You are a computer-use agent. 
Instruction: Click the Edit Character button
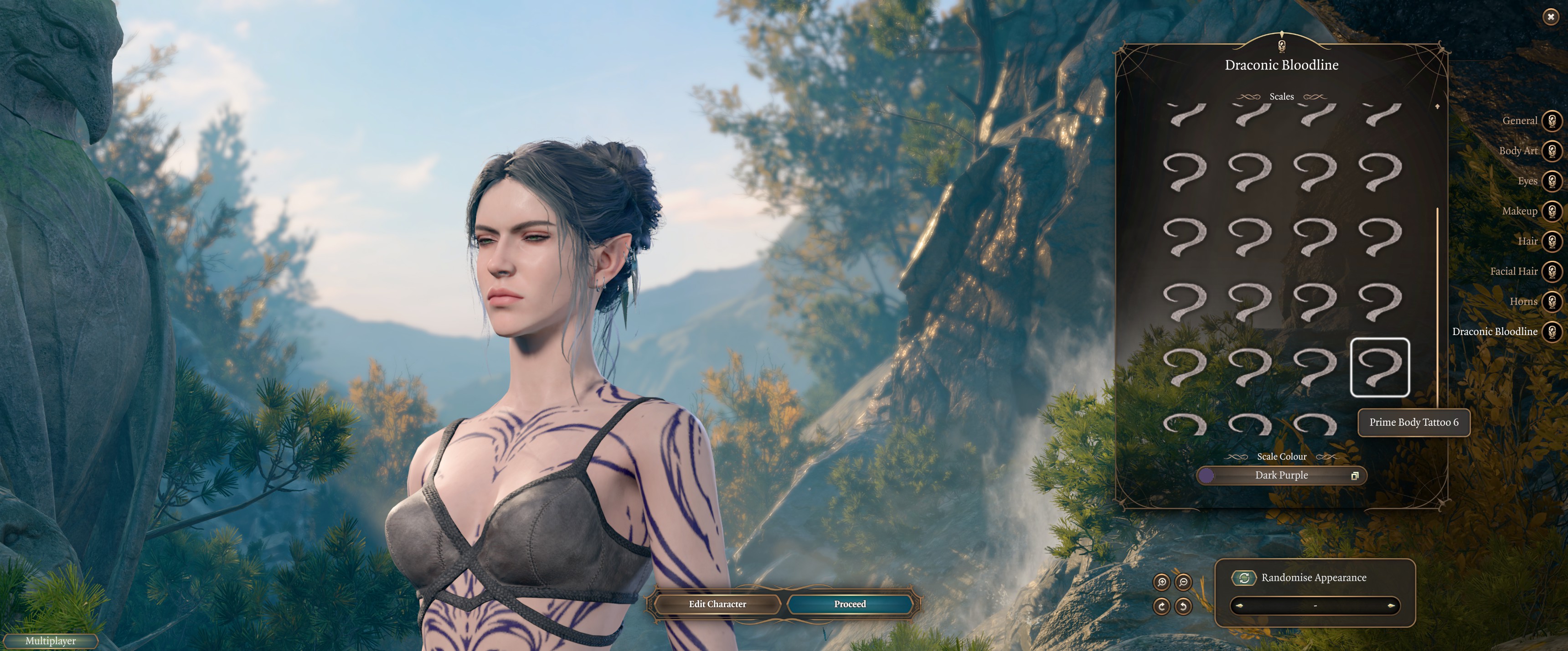(717, 604)
